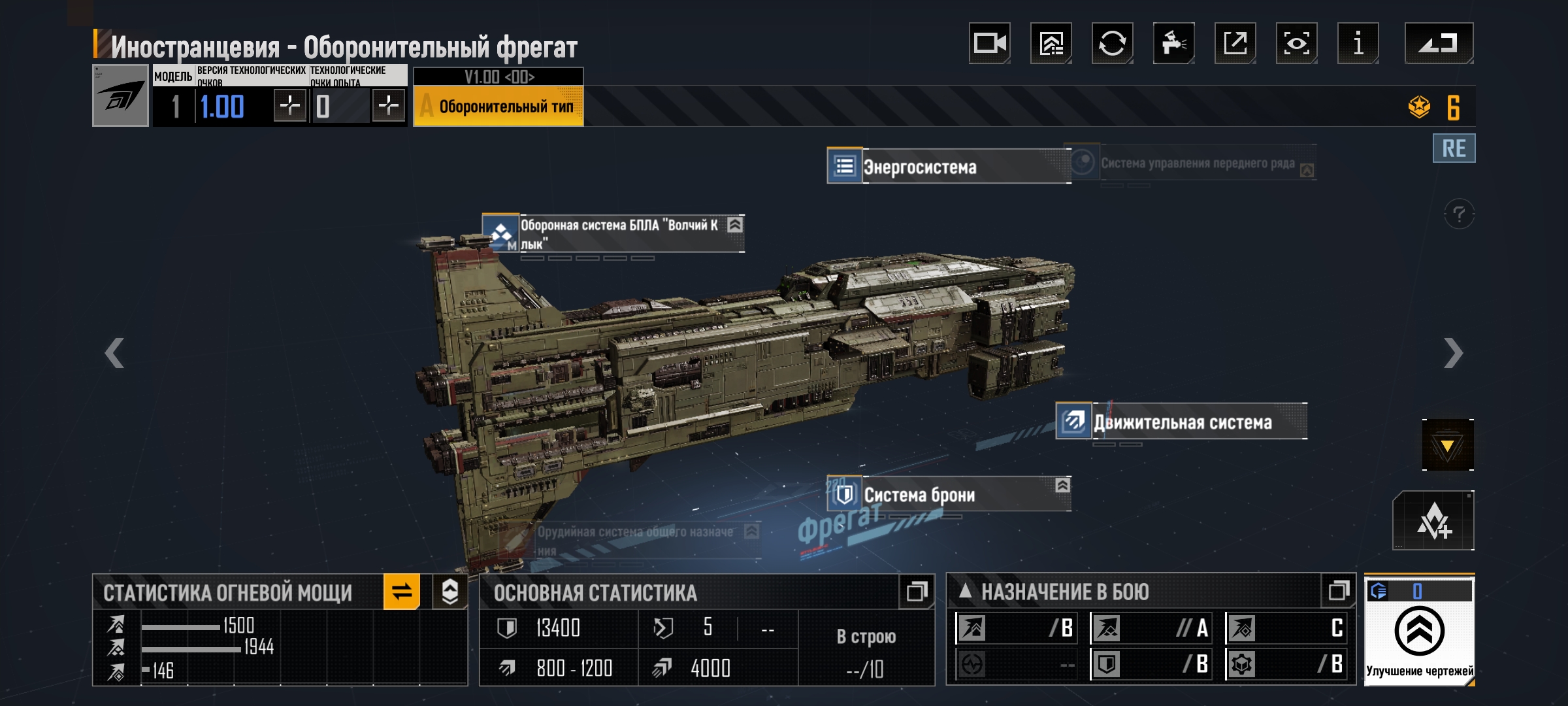The width and height of the screenshot is (1568, 706).
Task: Expand the Назначение в бою panel
Action: tap(1338, 591)
